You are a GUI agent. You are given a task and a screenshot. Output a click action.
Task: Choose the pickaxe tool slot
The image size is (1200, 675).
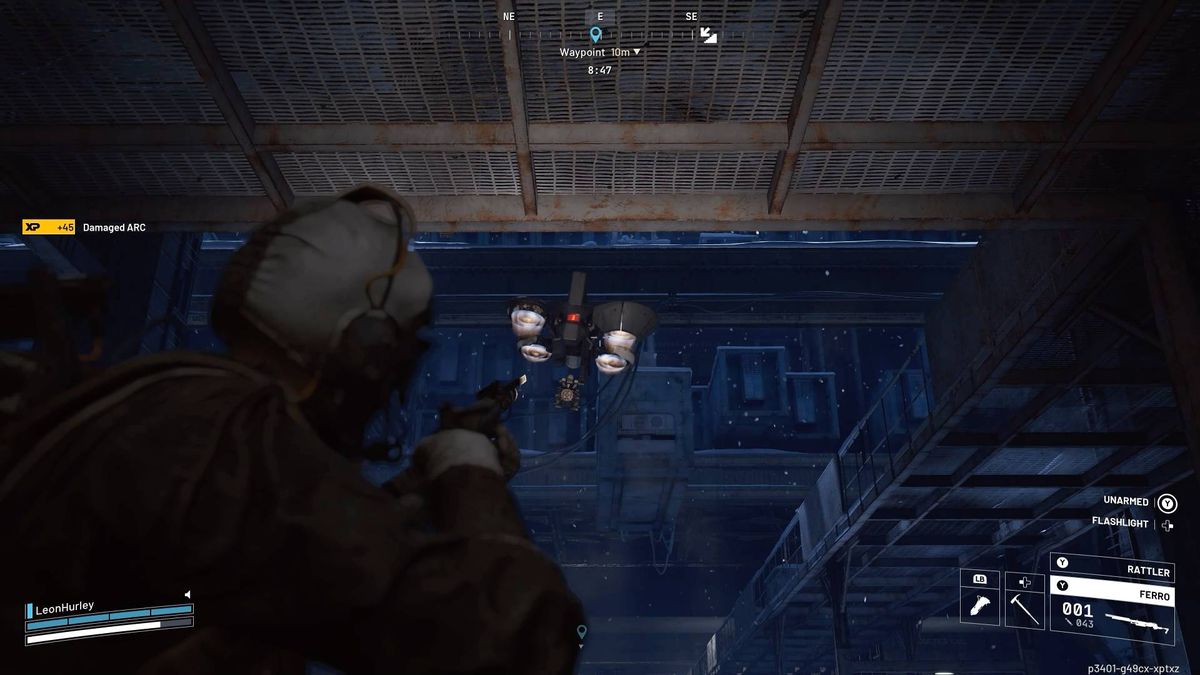[1024, 605]
